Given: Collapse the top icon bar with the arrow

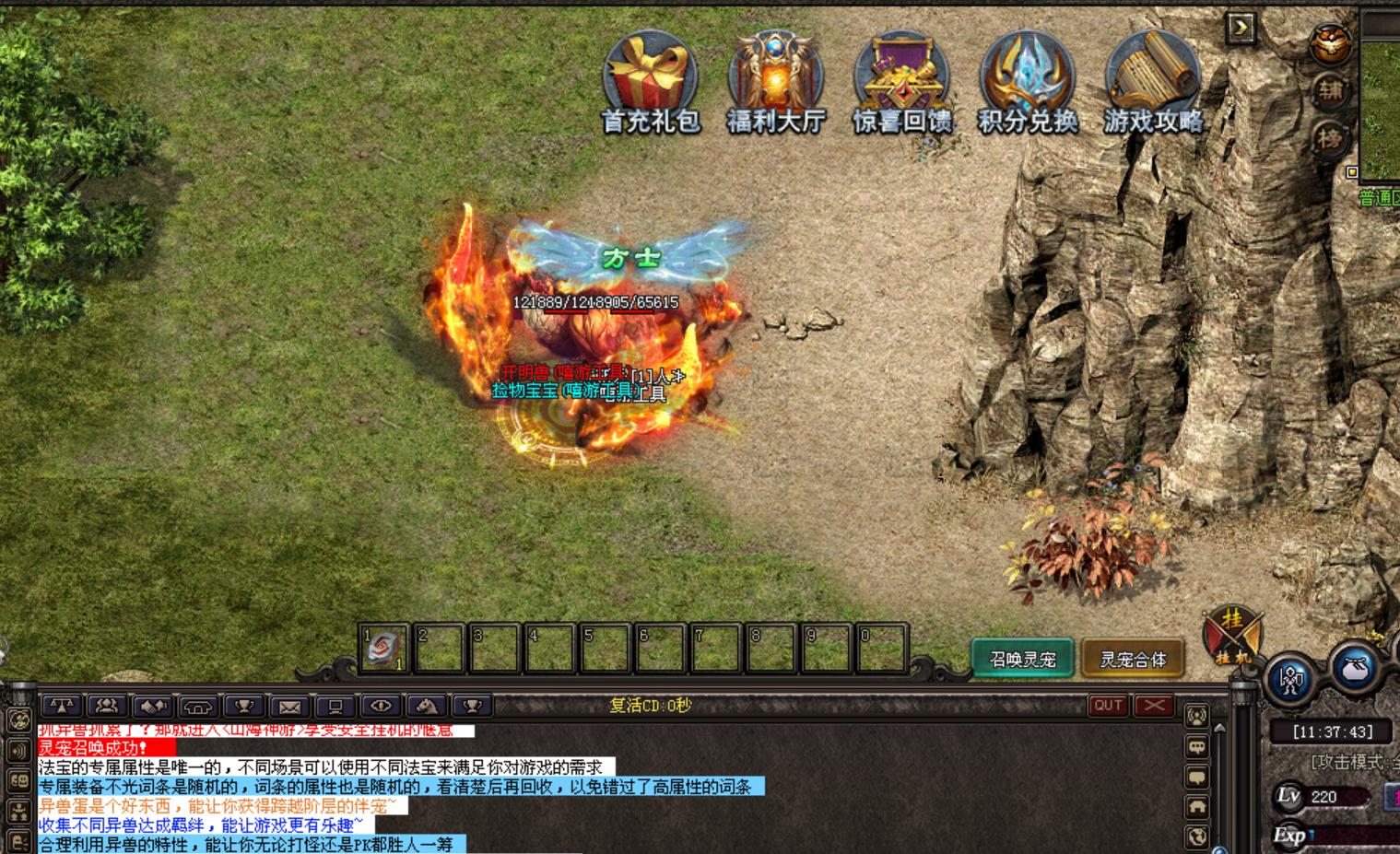Looking at the screenshot, I should pyautogui.click(x=1241, y=28).
